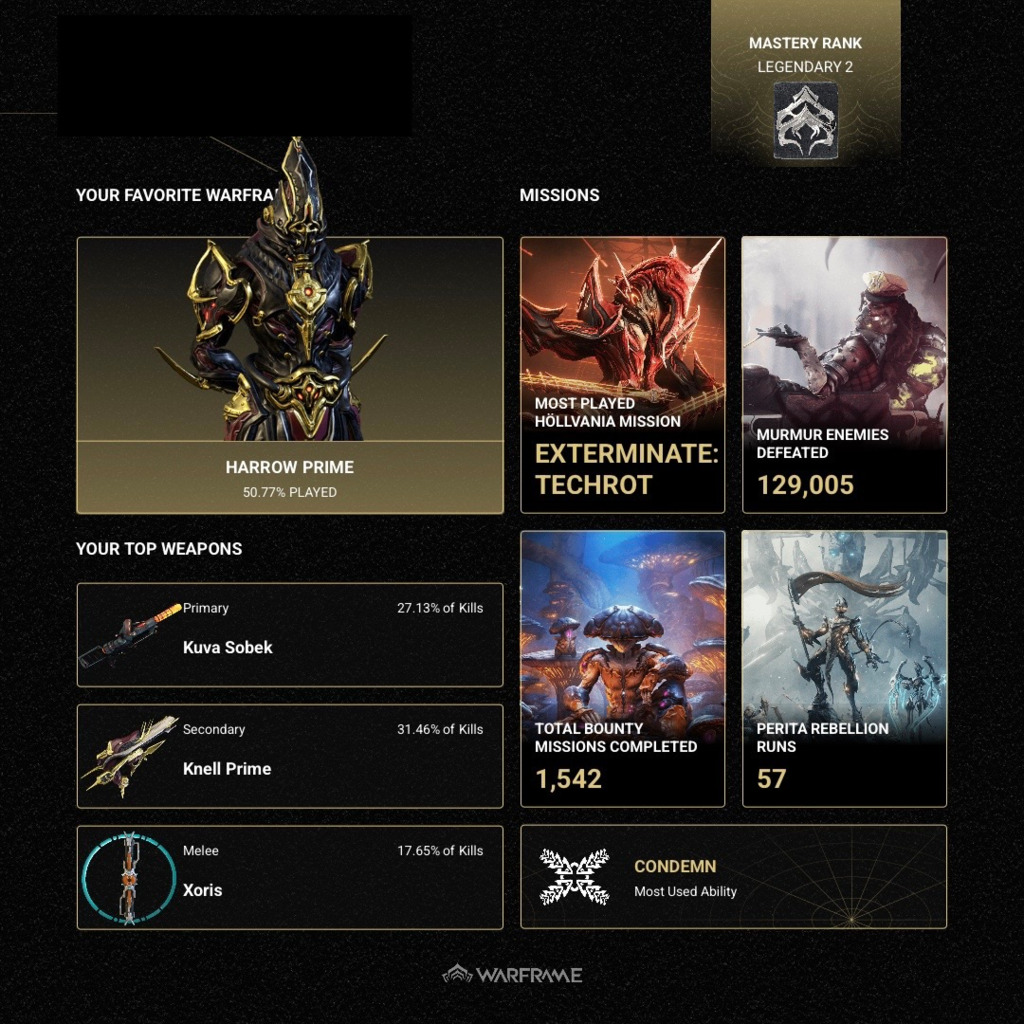Select the Xoris melee weapon row
Image resolution: width=1024 pixels, height=1024 pixels.
click(289, 877)
